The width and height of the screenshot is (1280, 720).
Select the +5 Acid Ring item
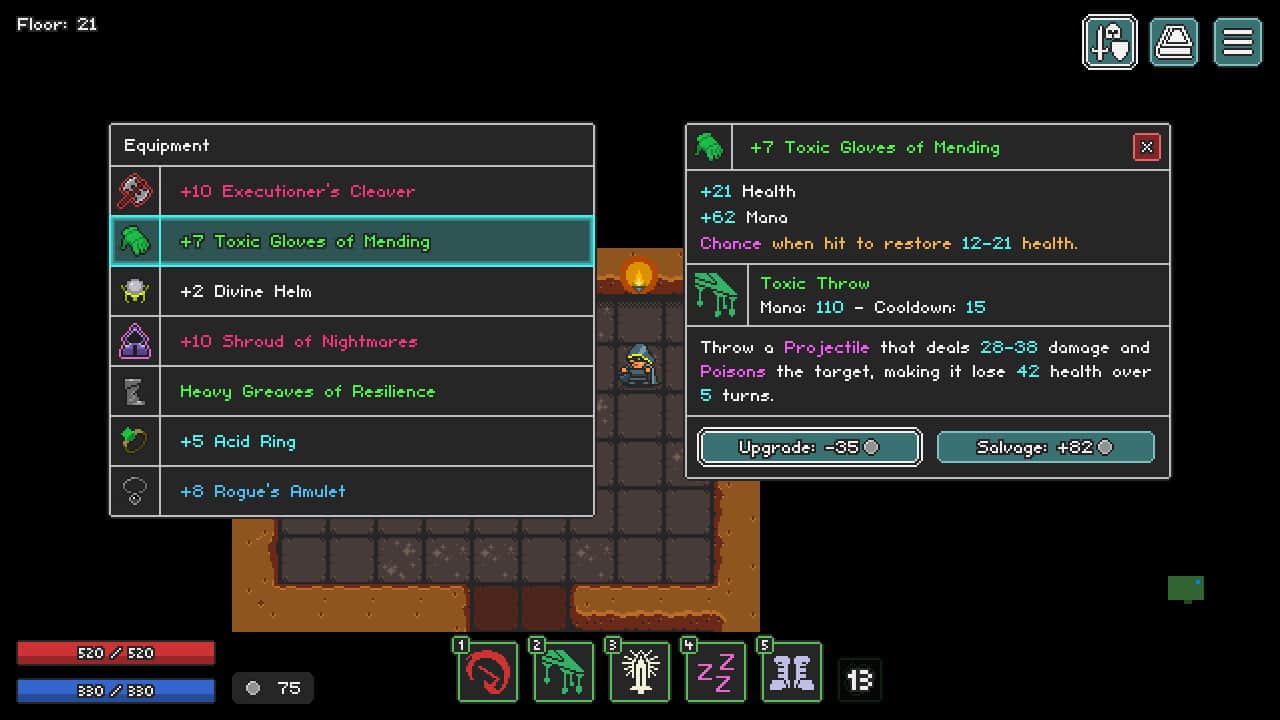[x=352, y=441]
